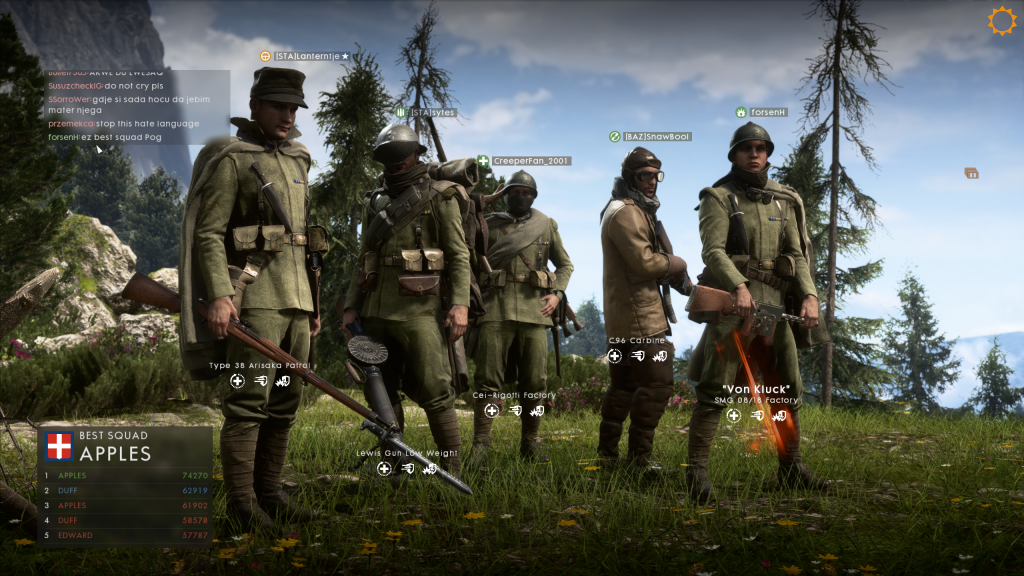Click the small orange crate icon
1024x576 pixels.
[971, 173]
